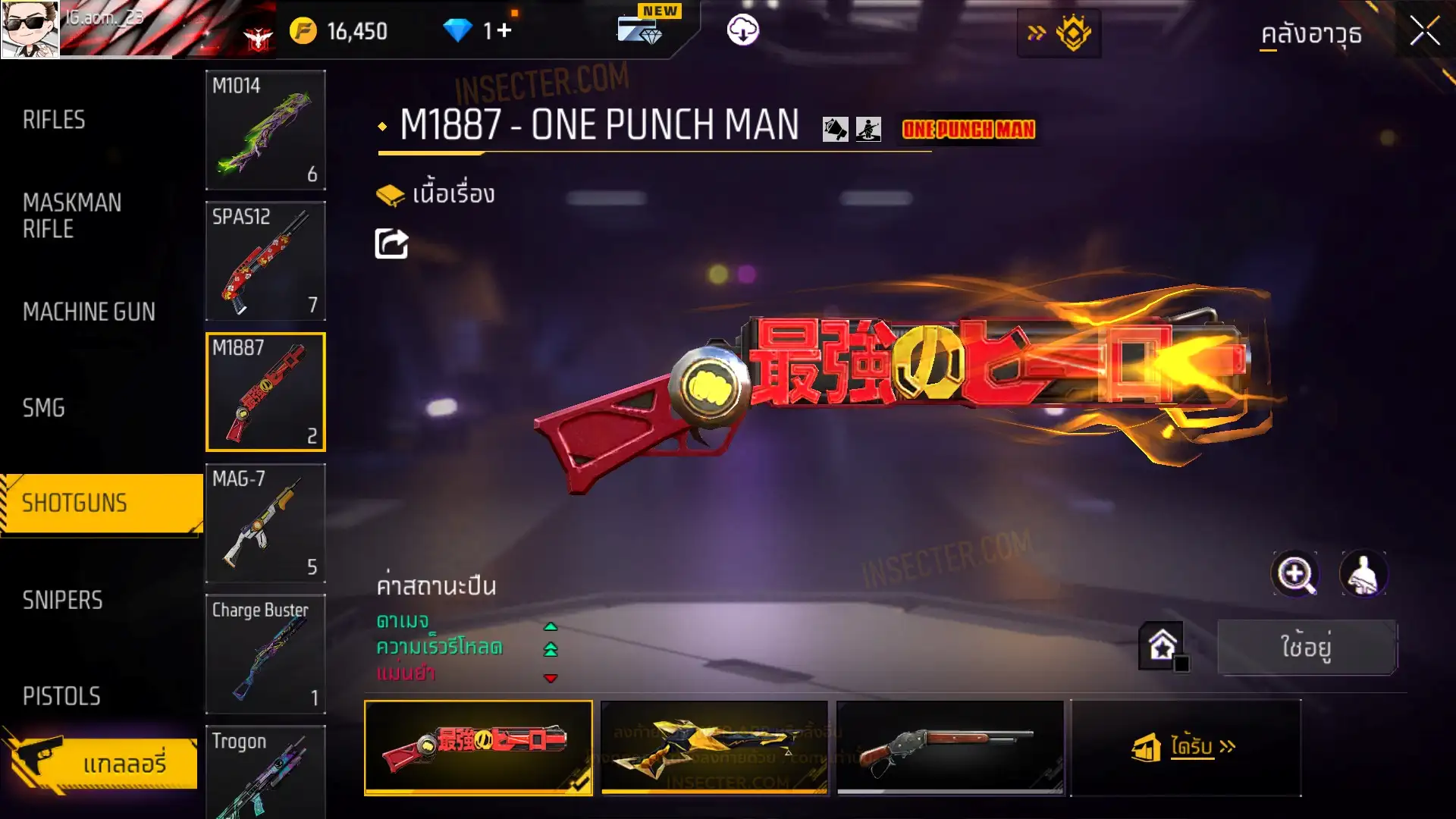Open the Pistols category

[x=61, y=696]
